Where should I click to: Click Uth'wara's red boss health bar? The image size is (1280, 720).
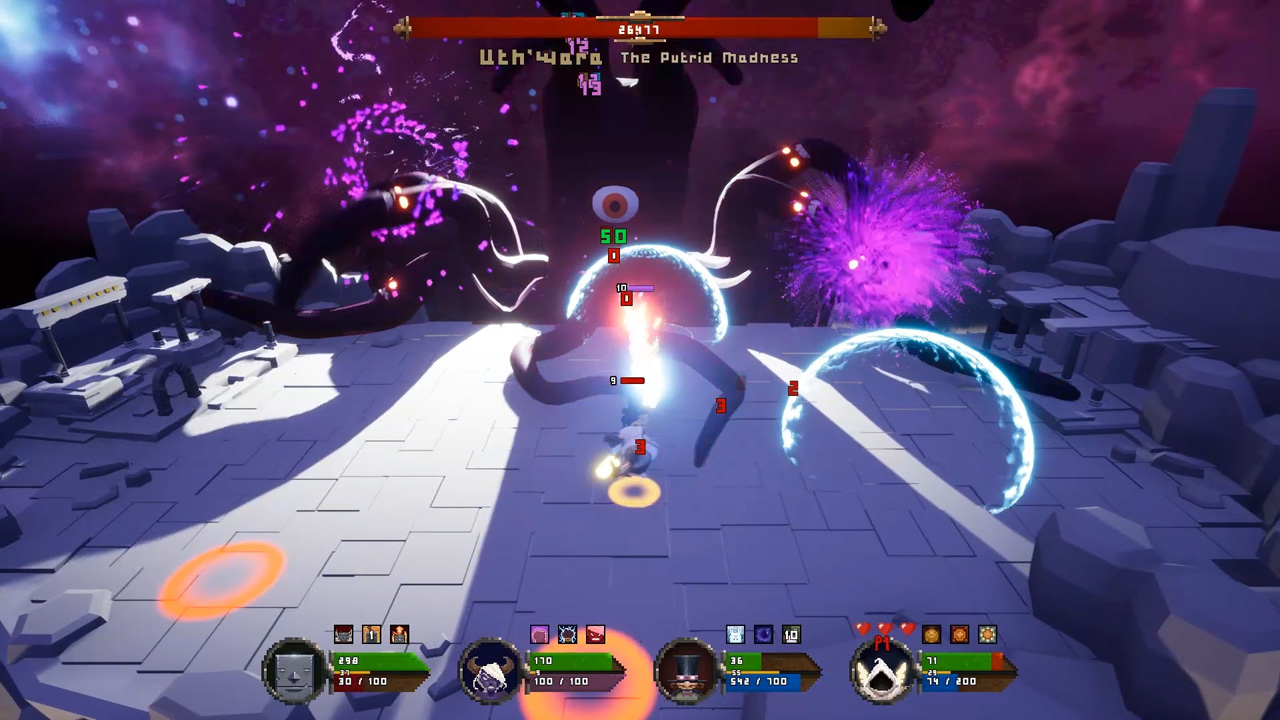tap(640, 28)
